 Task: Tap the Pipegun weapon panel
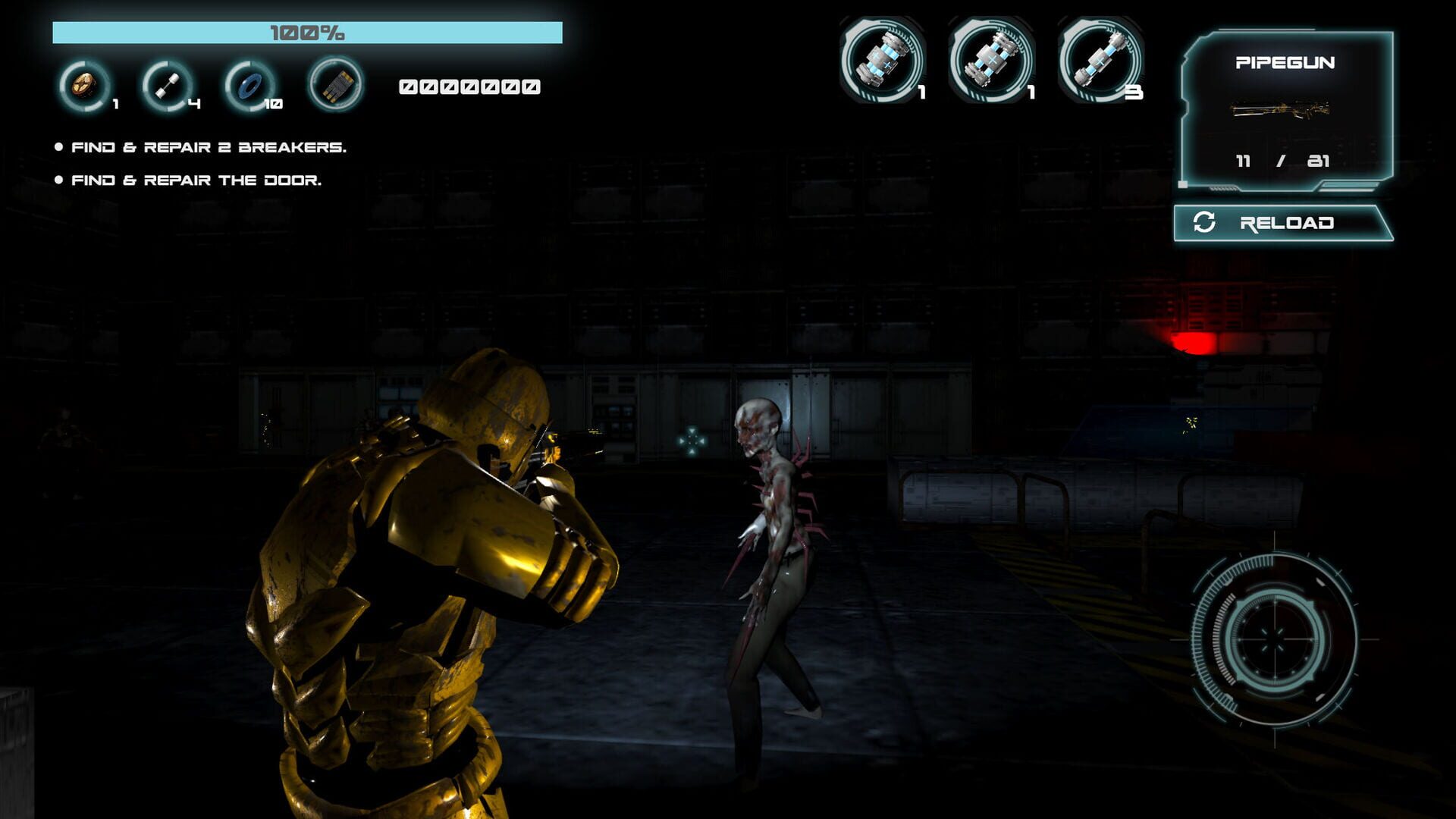(1286, 110)
